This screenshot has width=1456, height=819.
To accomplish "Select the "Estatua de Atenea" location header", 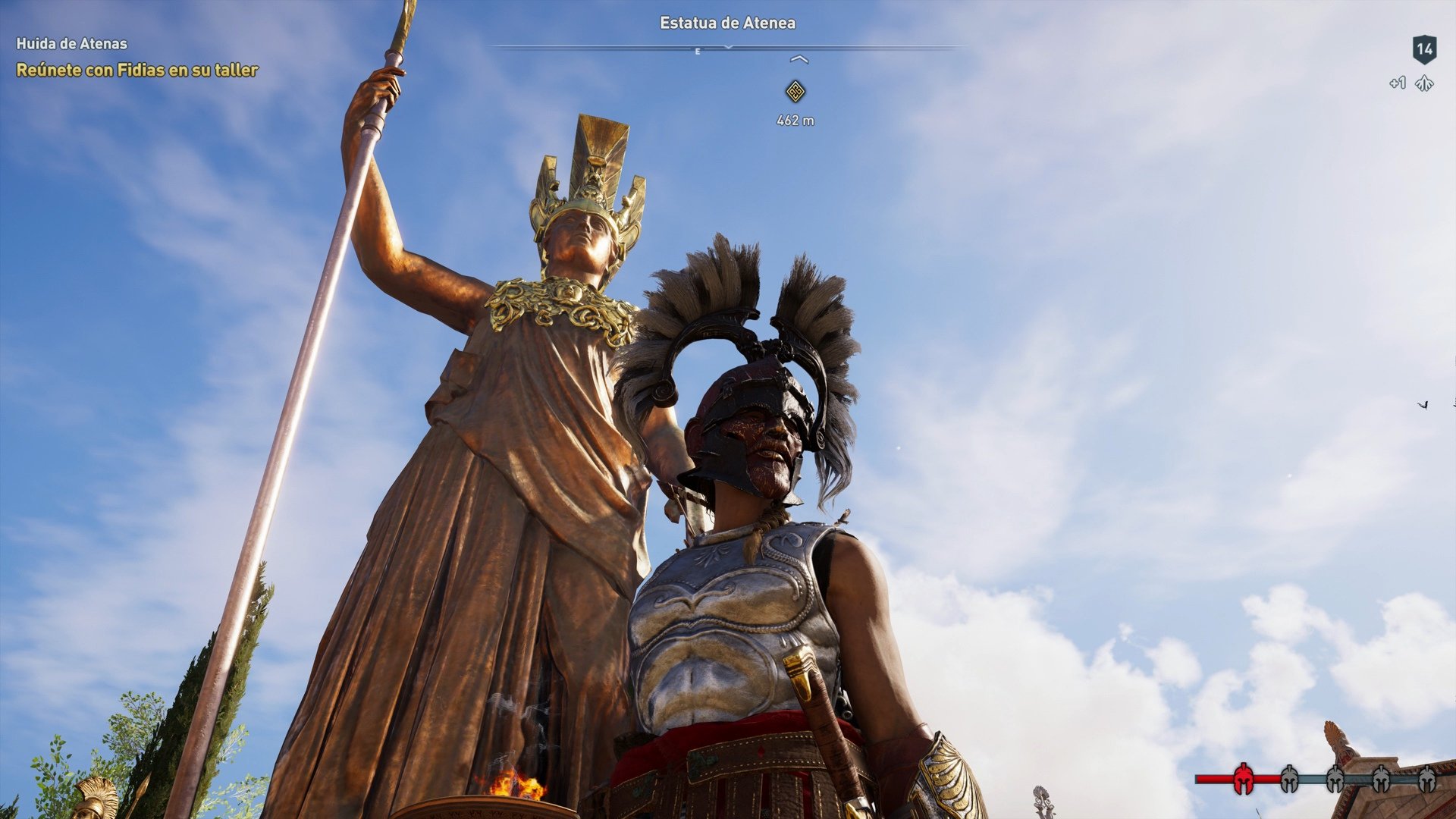I will click(x=726, y=23).
